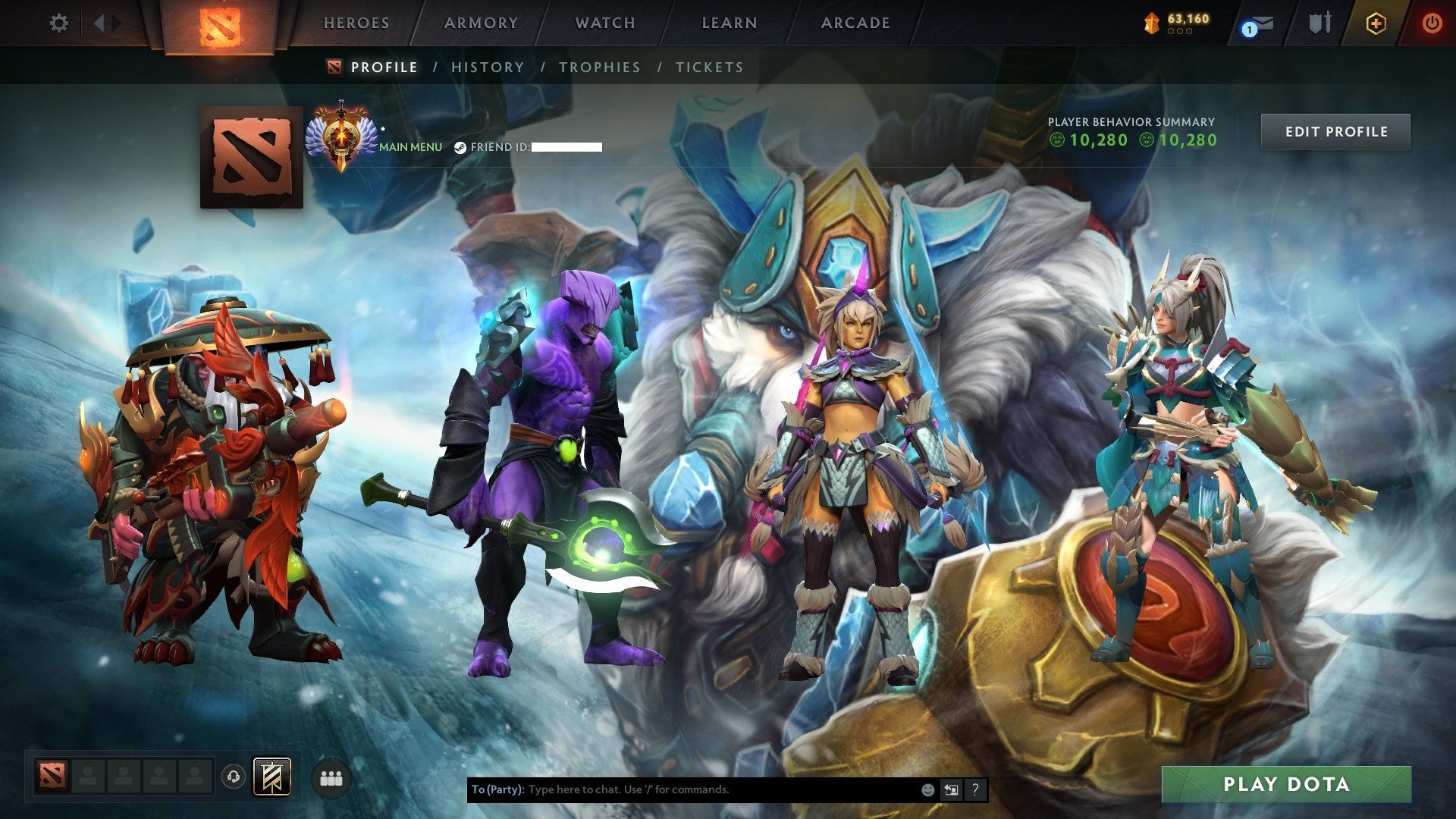Open the settings gear in top left corner
The height and width of the screenshot is (819, 1456).
pyautogui.click(x=58, y=23)
